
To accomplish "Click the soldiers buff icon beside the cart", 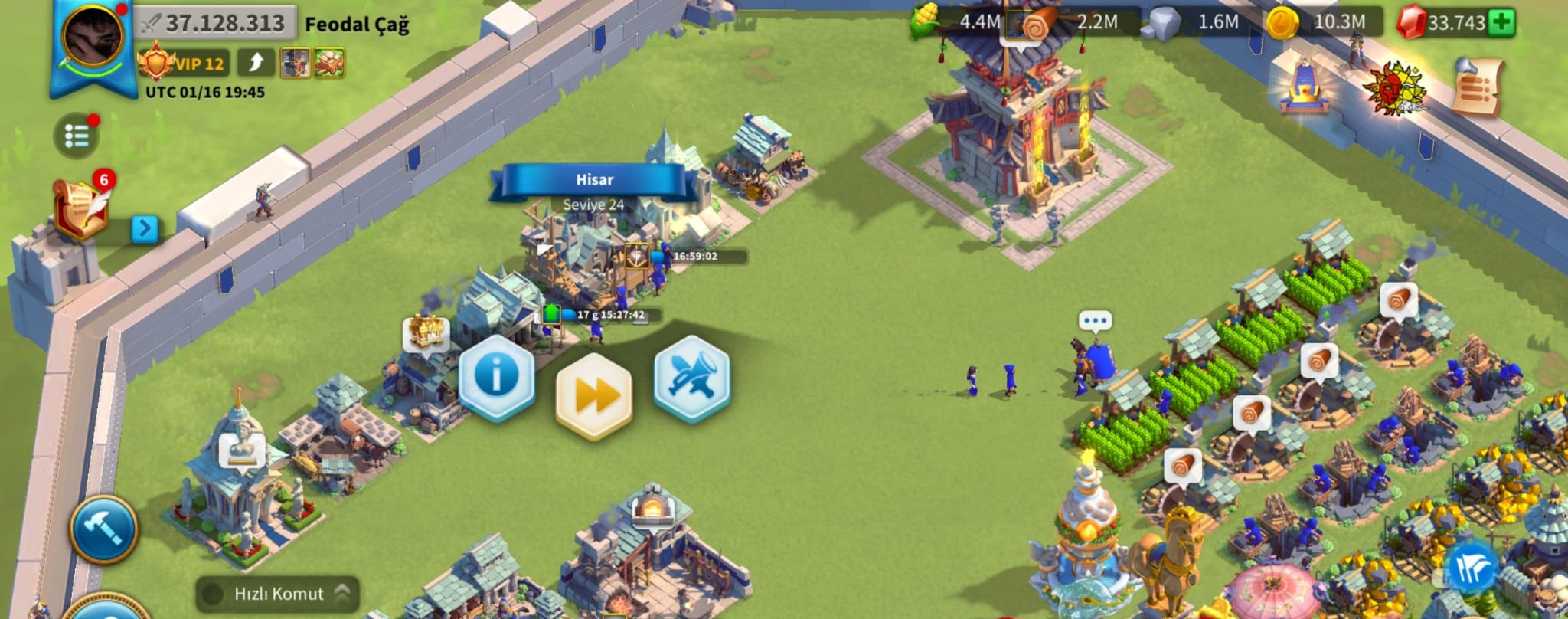I will [295, 63].
